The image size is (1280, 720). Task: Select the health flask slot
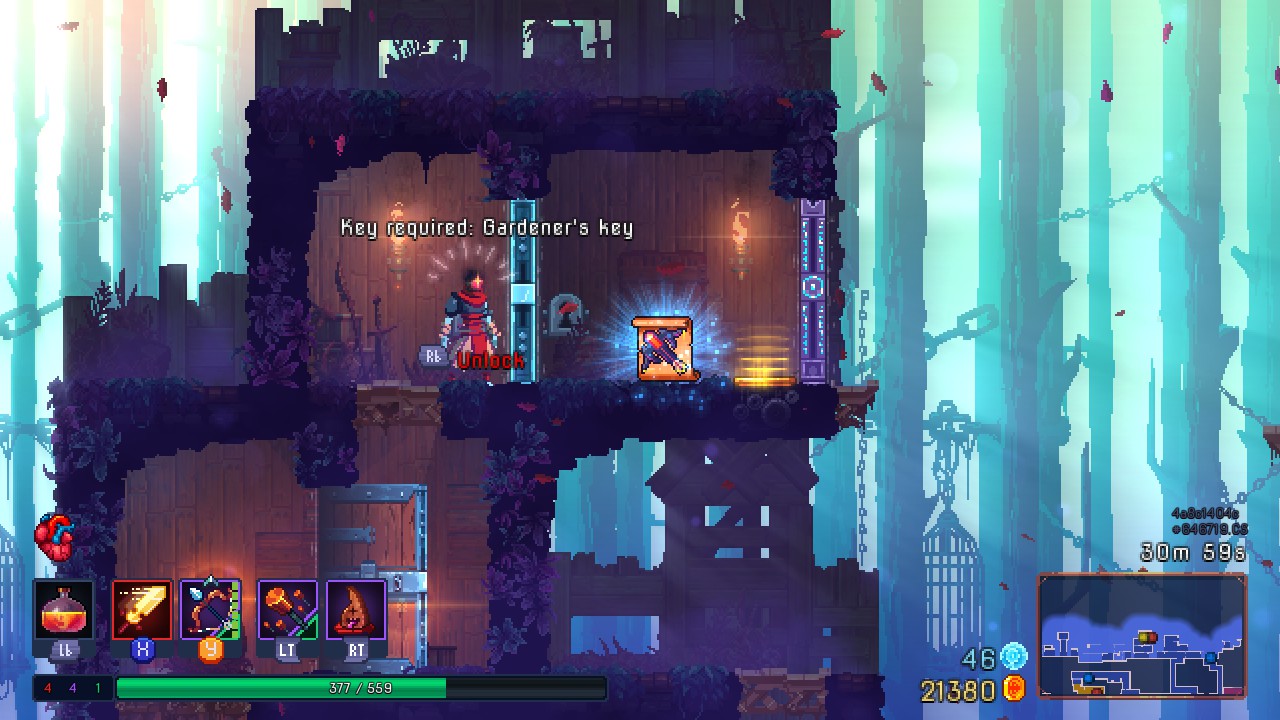coord(64,610)
